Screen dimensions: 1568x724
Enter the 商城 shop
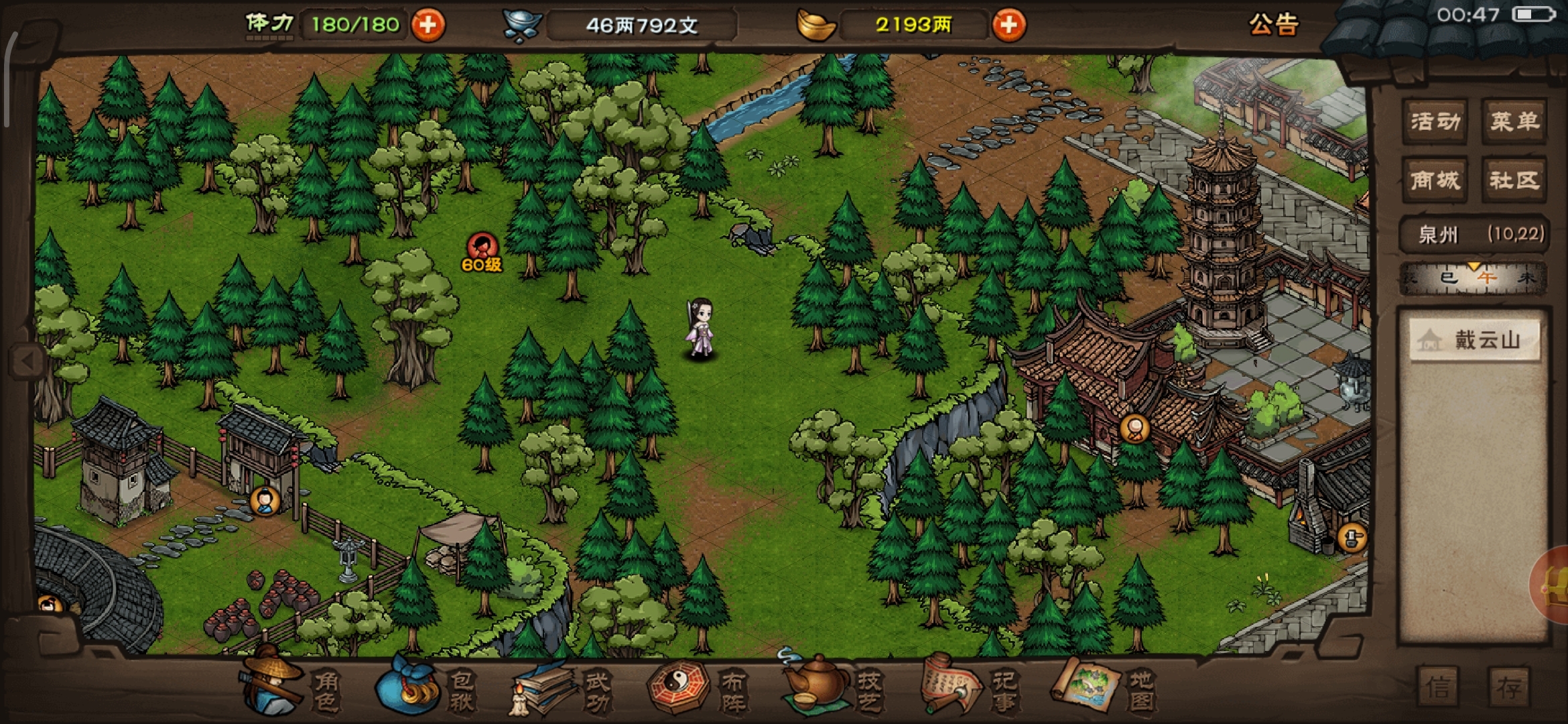pos(1435,180)
